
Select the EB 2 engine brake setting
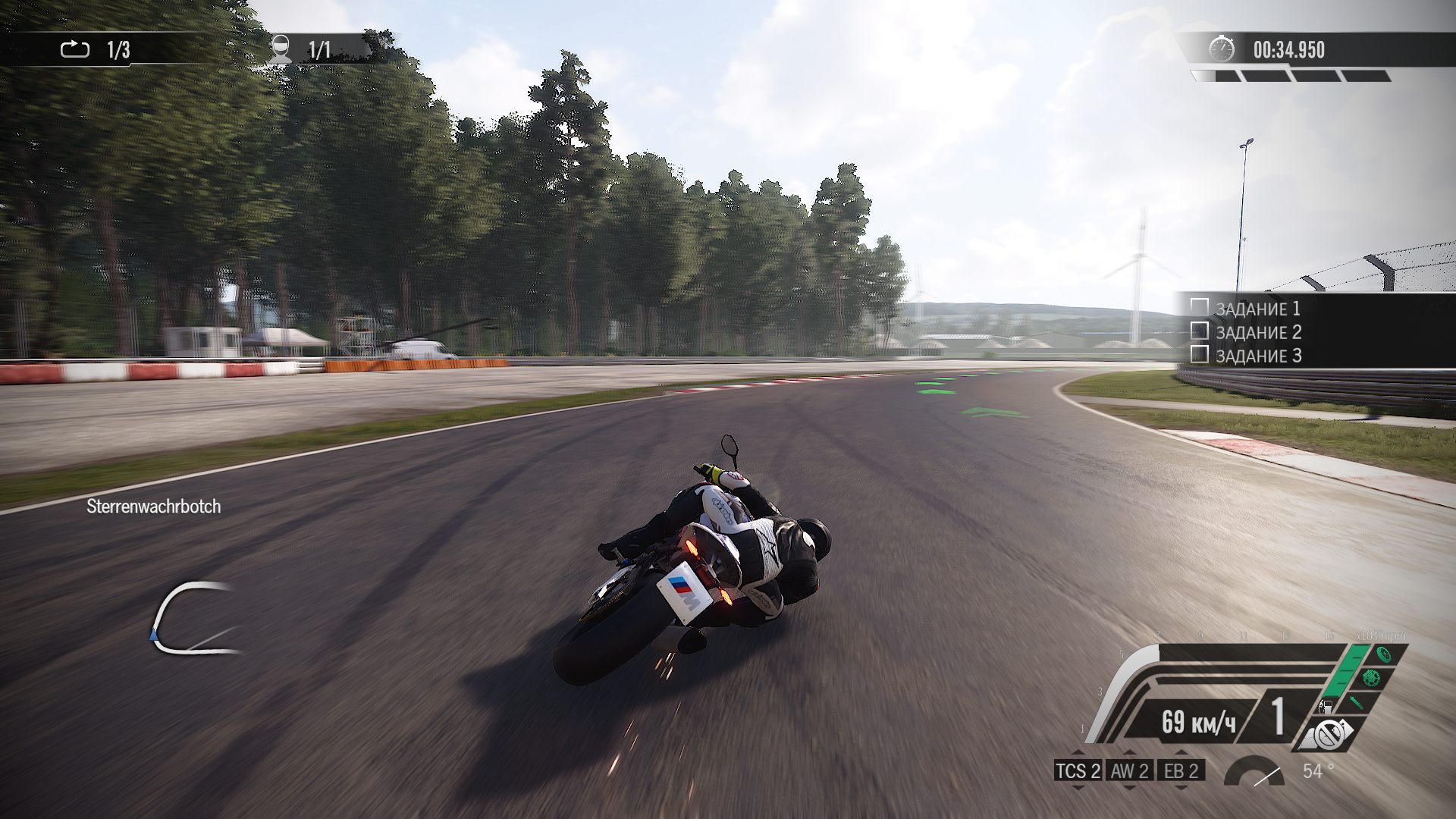(1181, 771)
